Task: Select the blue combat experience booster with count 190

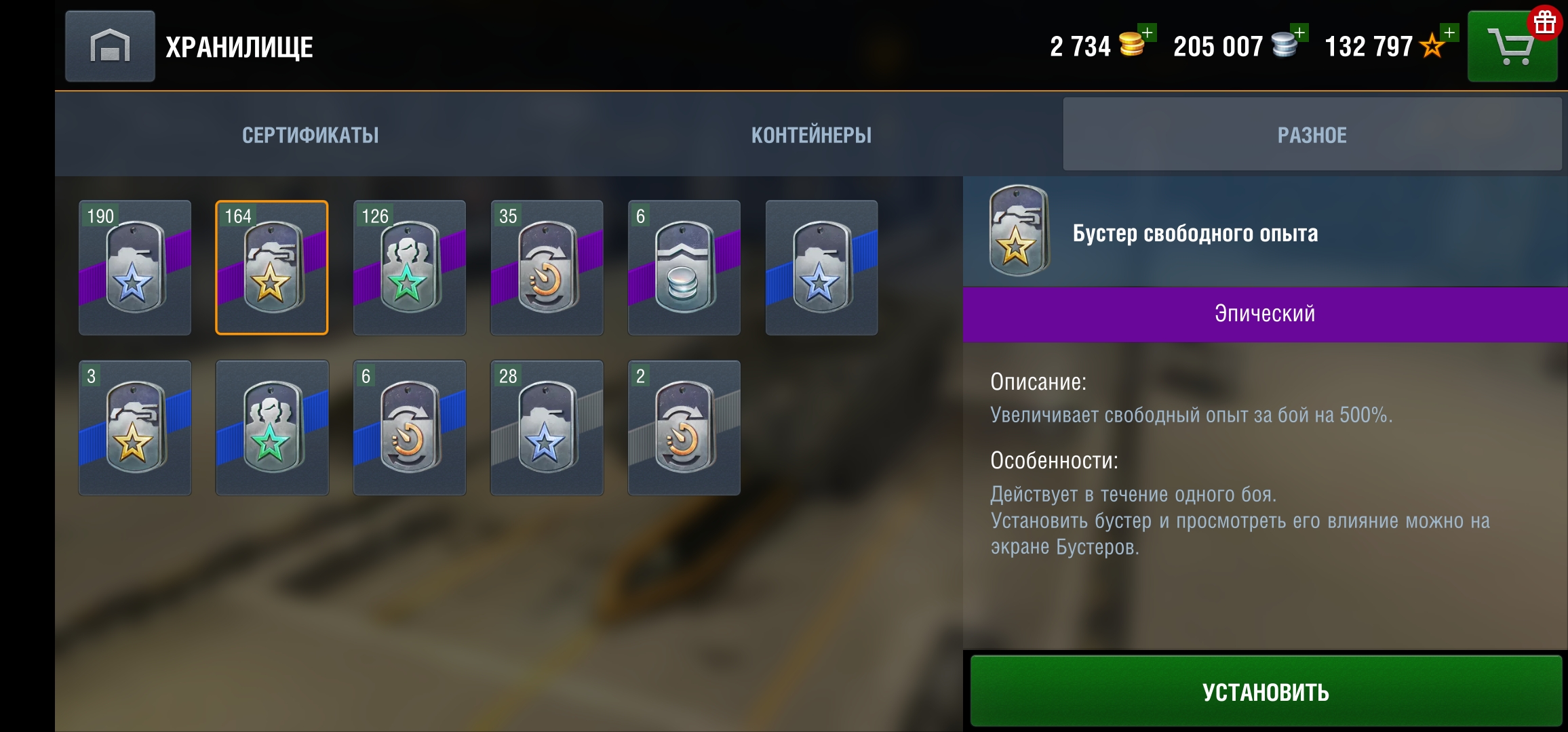Action: click(134, 268)
